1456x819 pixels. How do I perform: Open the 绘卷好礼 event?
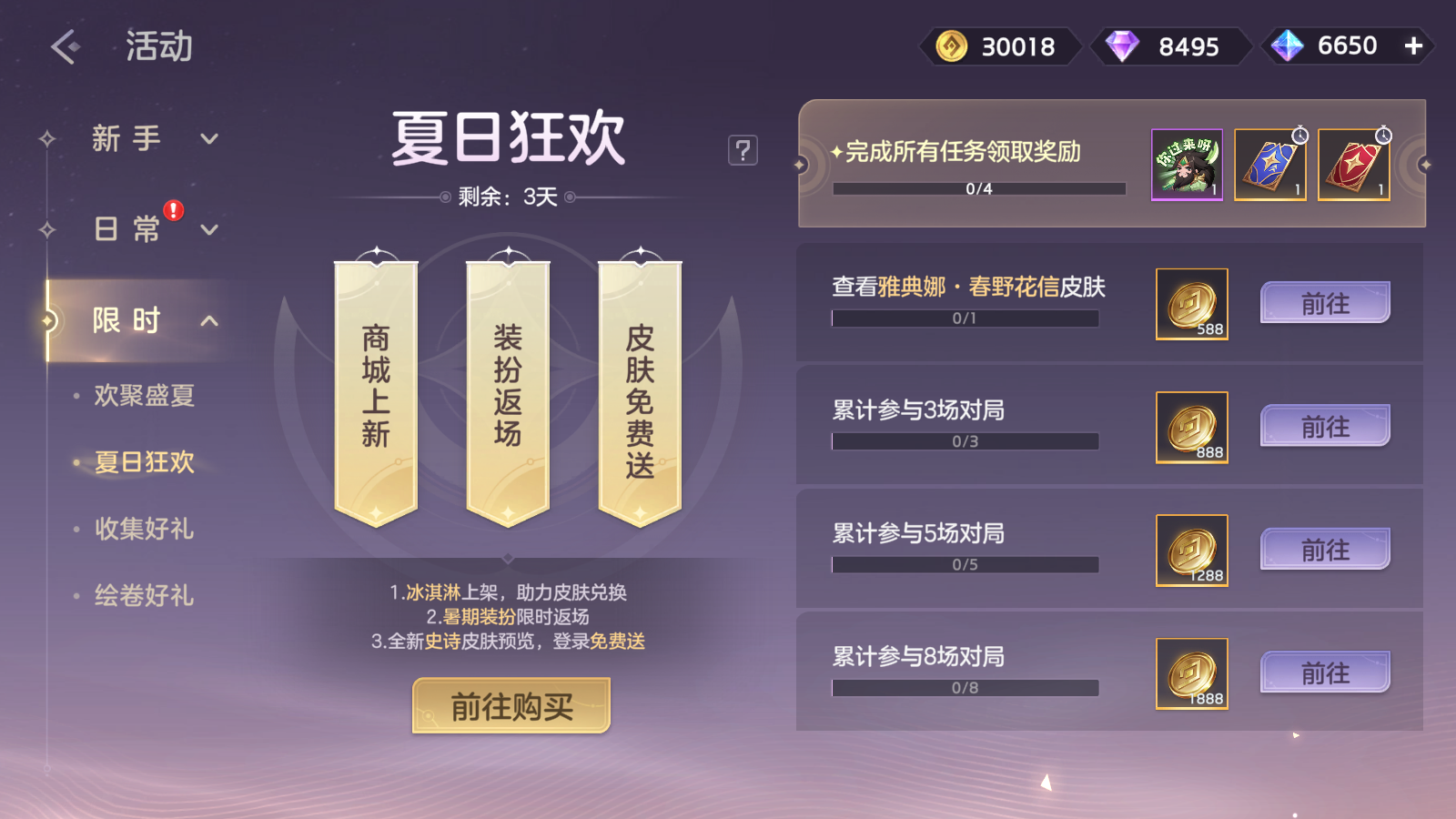[144, 596]
